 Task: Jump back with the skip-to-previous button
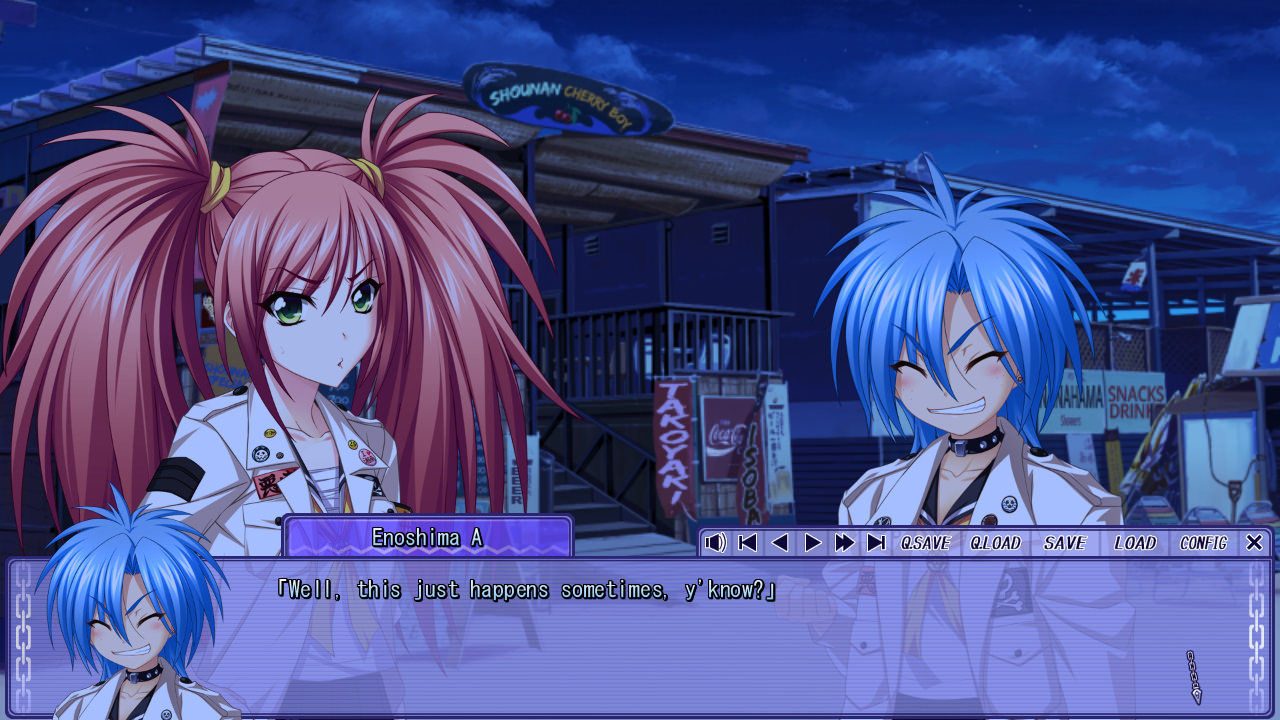747,543
